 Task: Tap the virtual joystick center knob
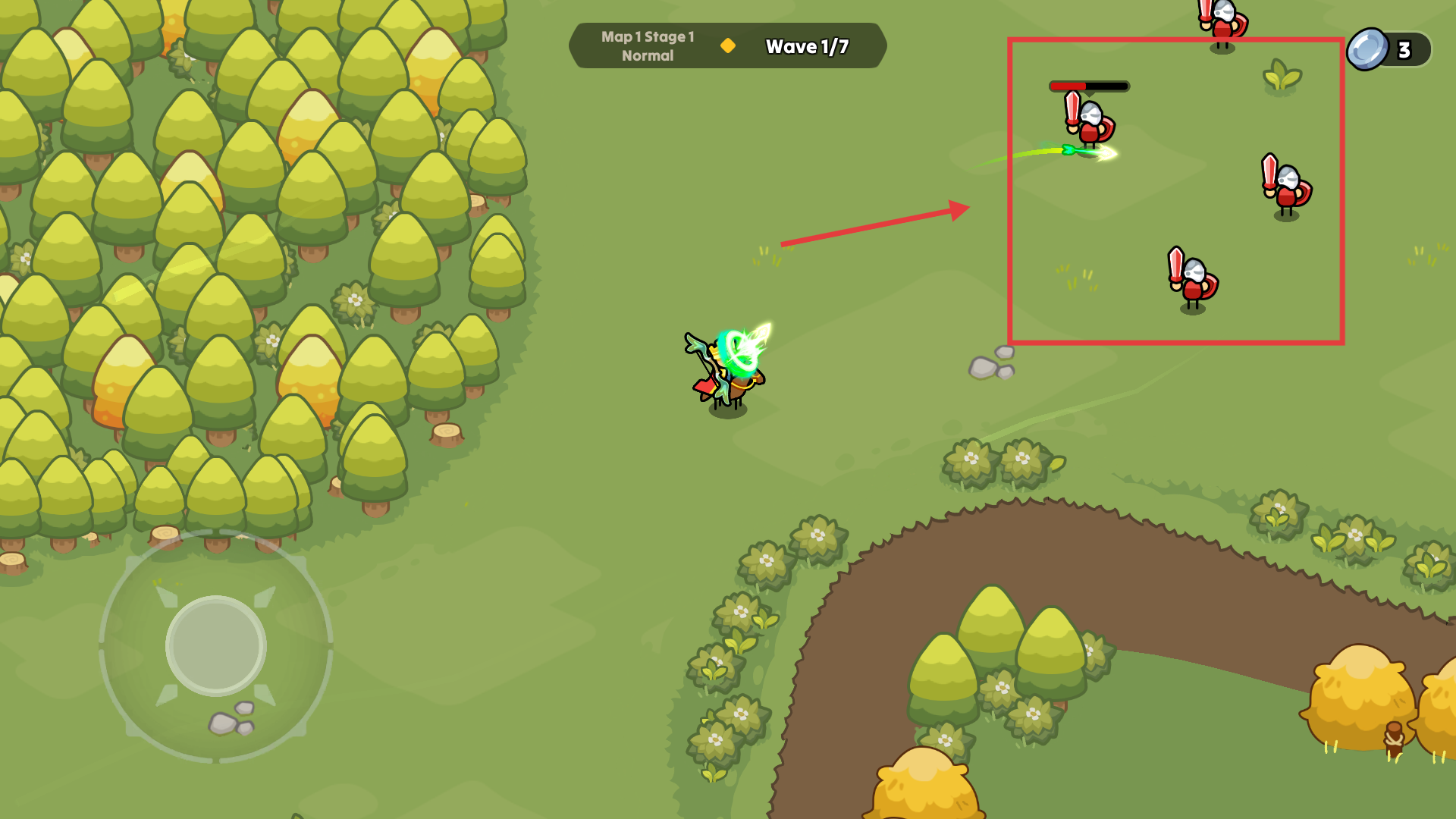point(216,645)
